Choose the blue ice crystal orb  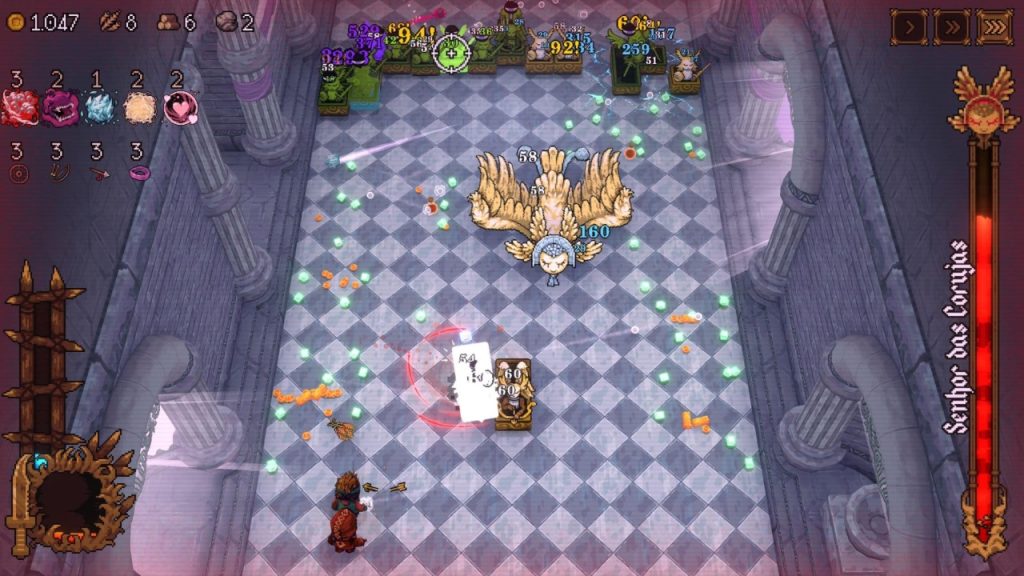click(99, 108)
